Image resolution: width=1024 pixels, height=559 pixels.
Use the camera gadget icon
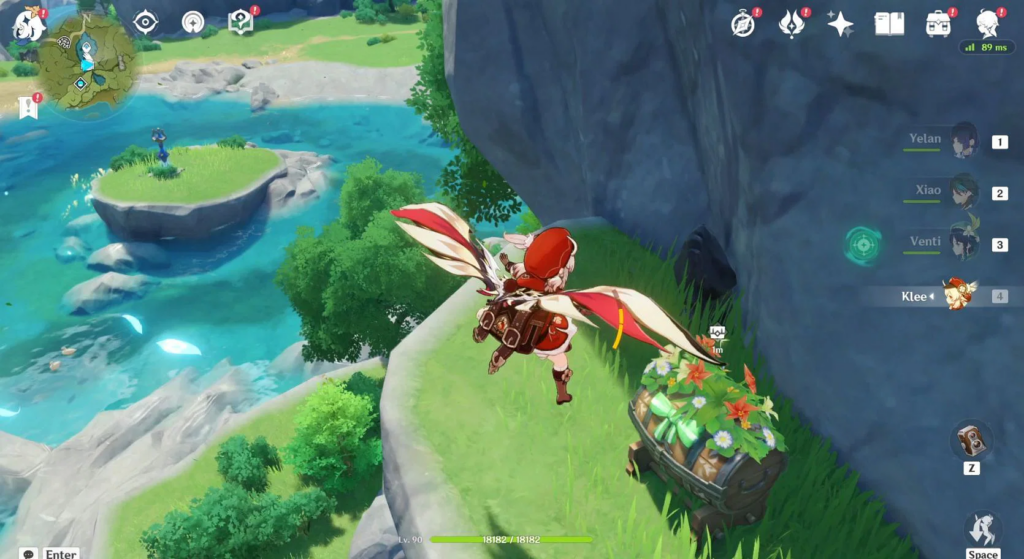click(x=971, y=438)
